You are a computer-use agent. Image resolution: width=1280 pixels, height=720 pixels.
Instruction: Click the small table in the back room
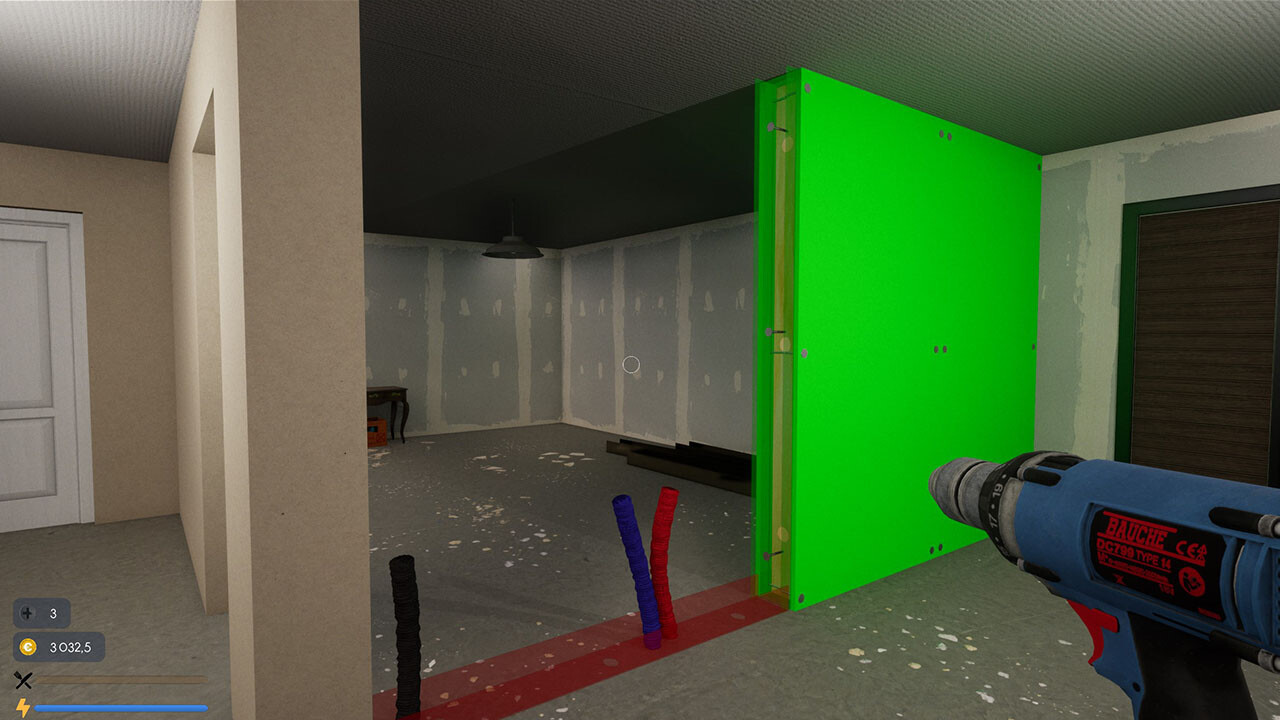tap(388, 395)
